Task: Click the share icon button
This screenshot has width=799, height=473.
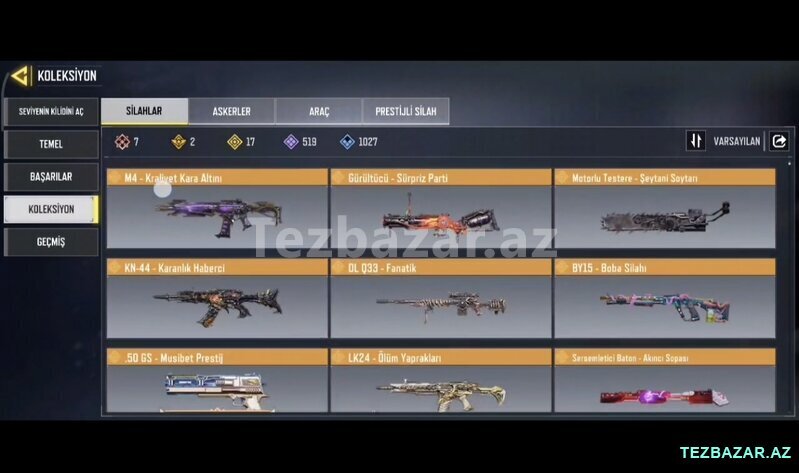Action: 779,141
